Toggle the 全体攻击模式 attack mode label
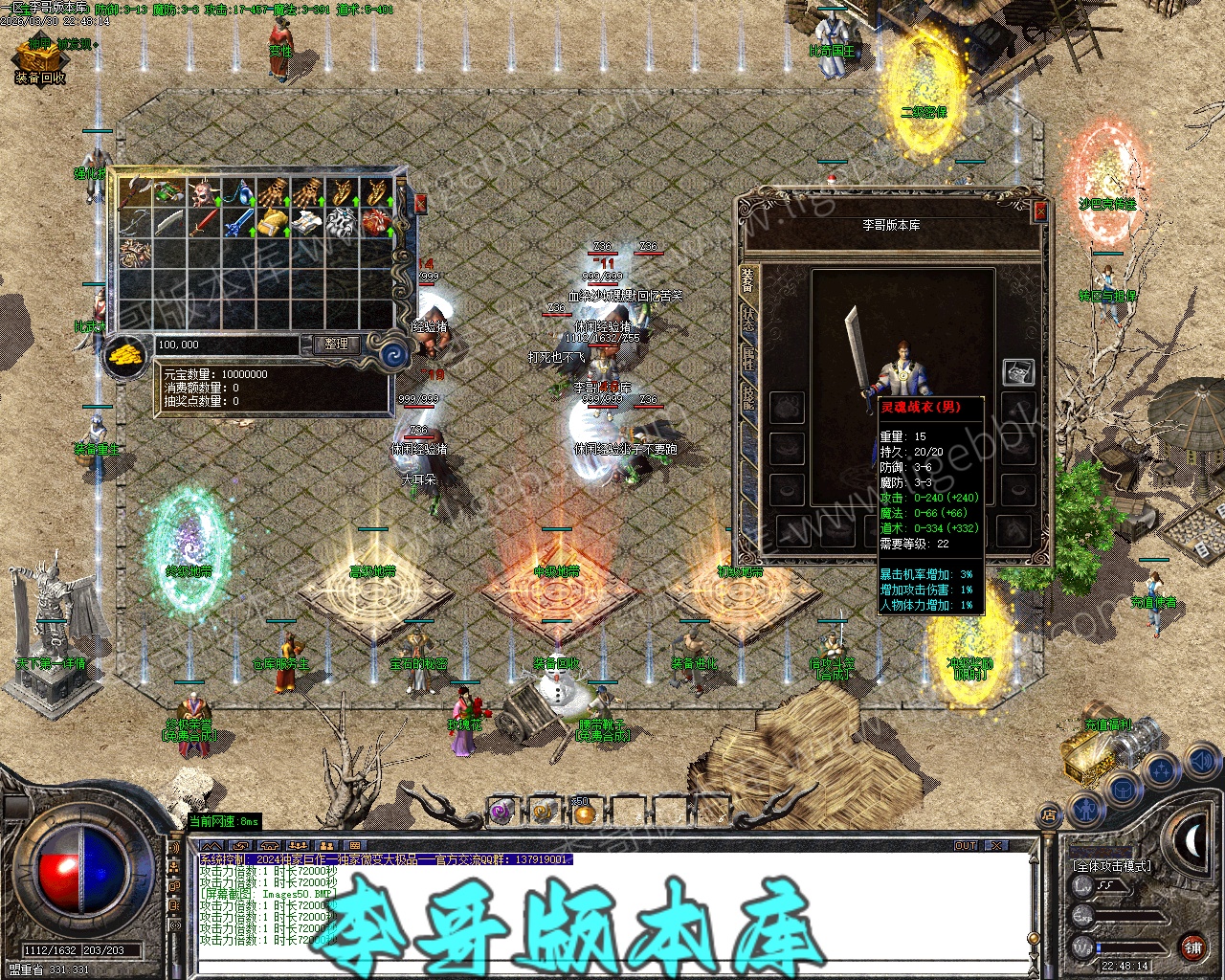Viewport: 1225px width, 980px height. (1112, 865)
